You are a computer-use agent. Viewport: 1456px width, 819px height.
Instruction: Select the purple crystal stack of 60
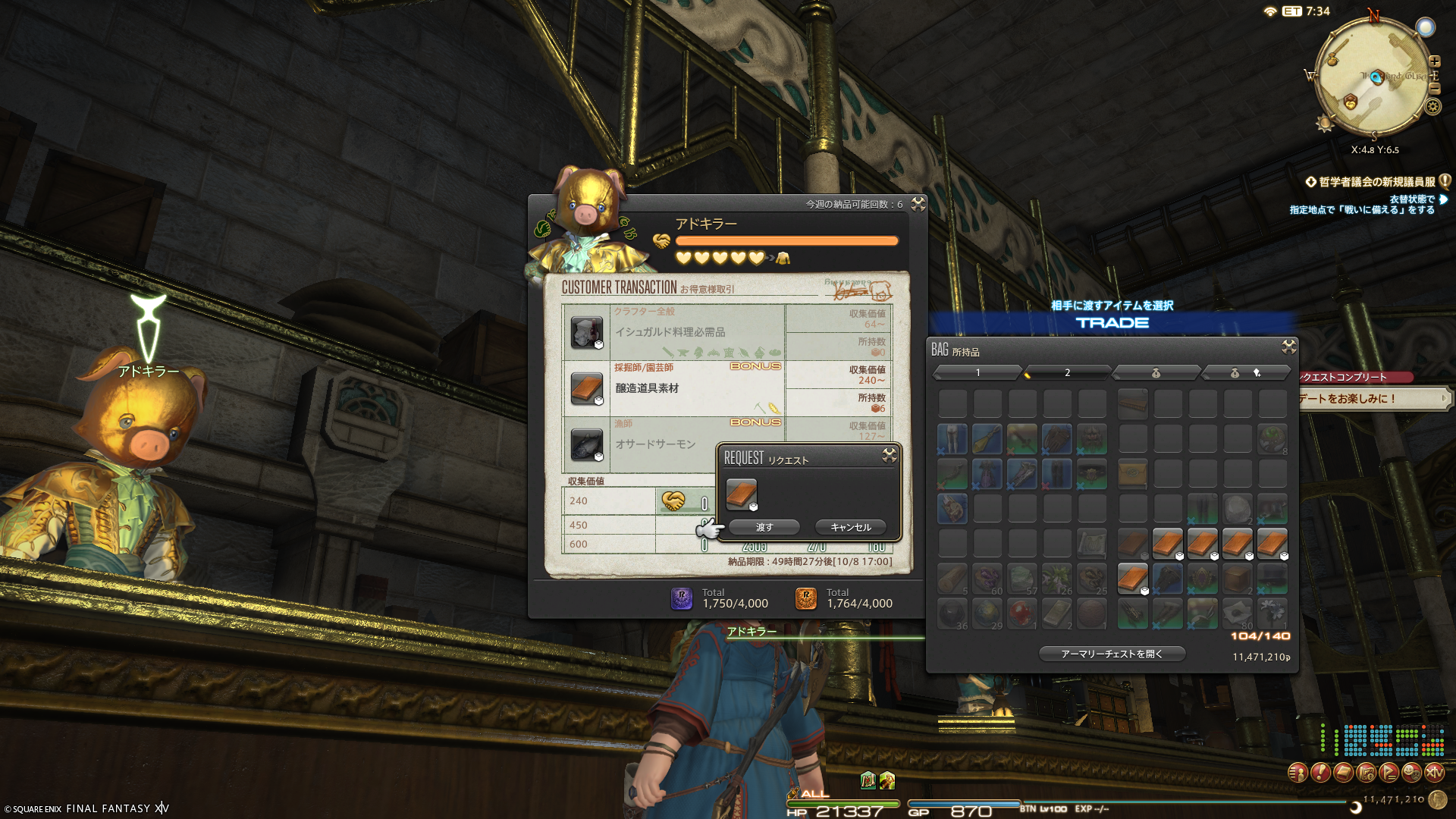987,579
